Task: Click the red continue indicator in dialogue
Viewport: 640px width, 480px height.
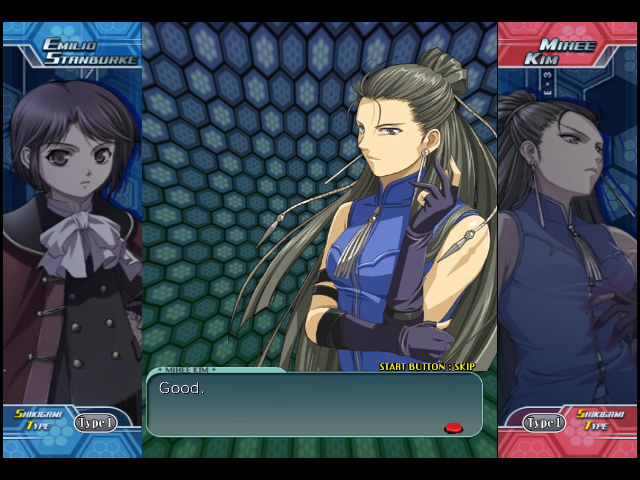Action: click(x=453, y=428)
